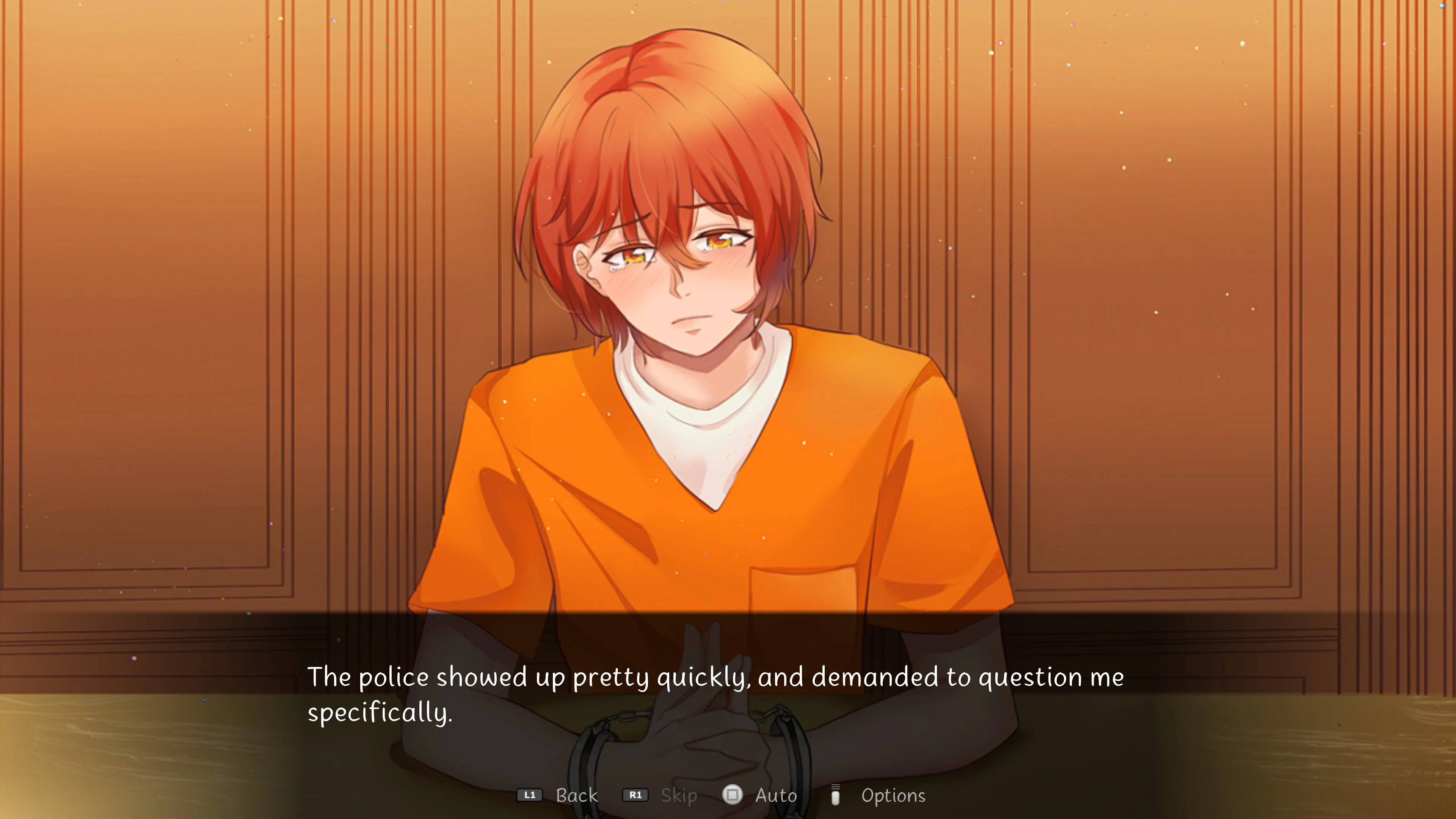
Task: Click Skip to fast-forward the scene
Action: click(x=678, y=795)
